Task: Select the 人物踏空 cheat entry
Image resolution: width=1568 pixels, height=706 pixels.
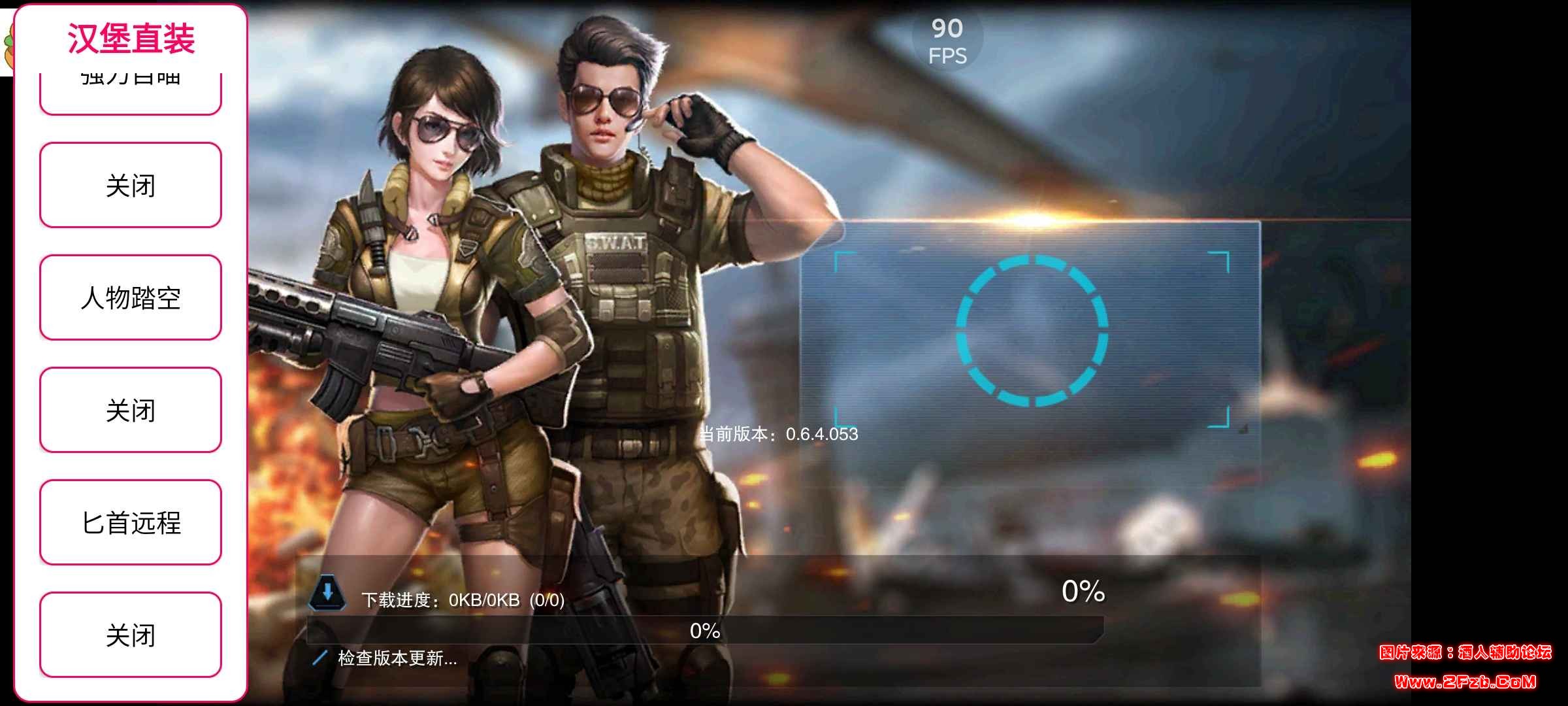Action: tap(130, 297)
